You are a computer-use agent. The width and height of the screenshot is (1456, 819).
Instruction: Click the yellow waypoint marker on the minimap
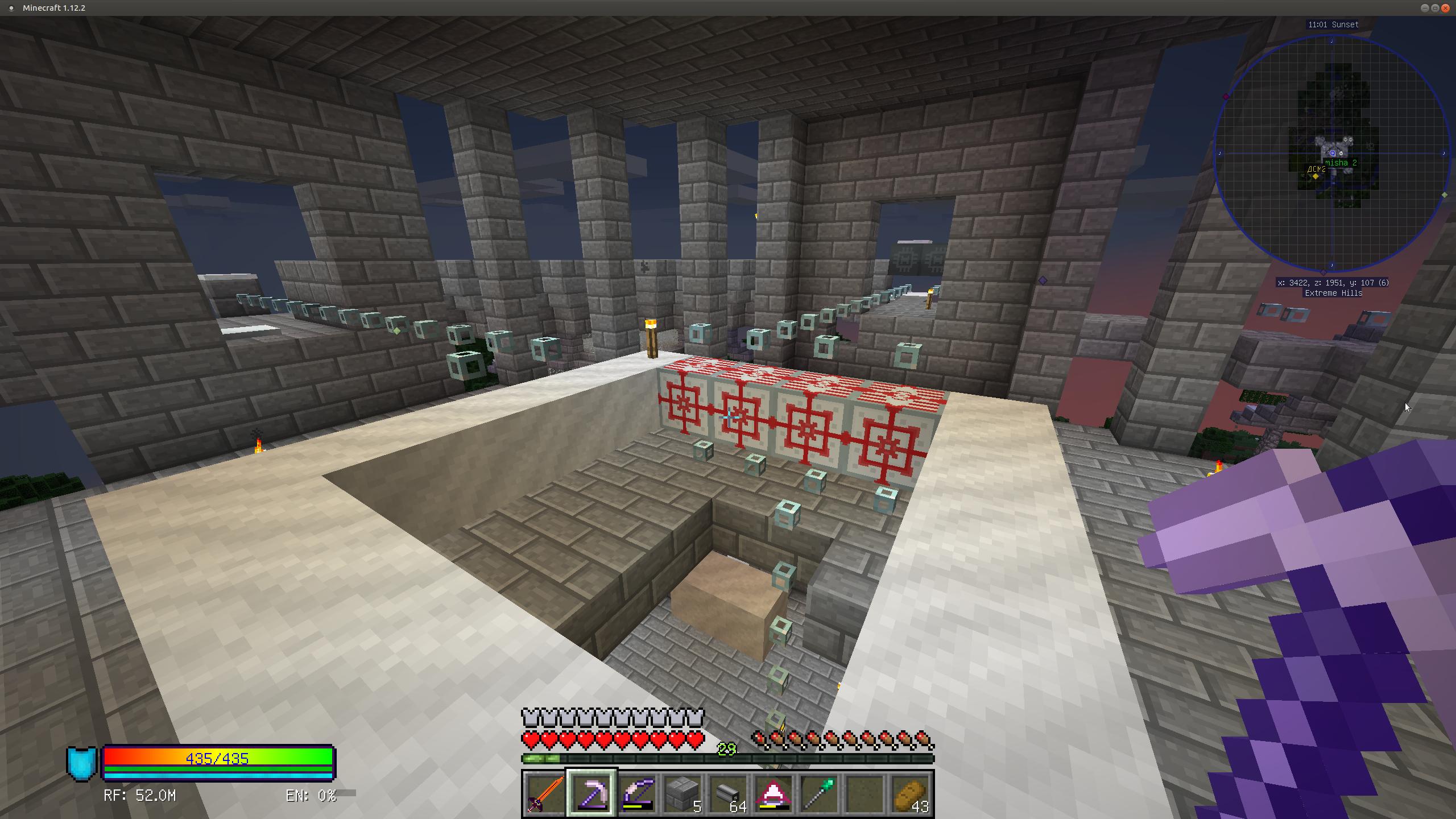click(1315, 176)
